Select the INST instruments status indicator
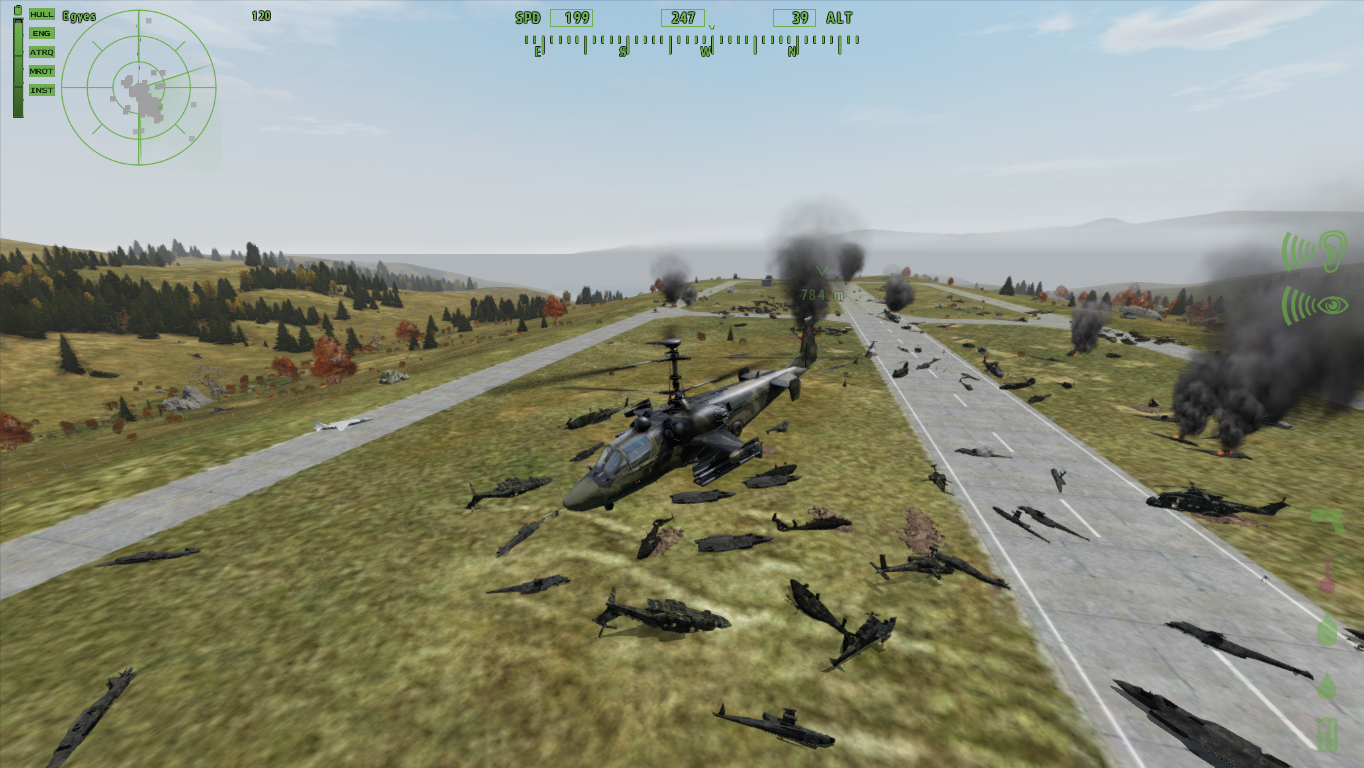Viewport: 1364px width, 768px height. coord(42,90)
